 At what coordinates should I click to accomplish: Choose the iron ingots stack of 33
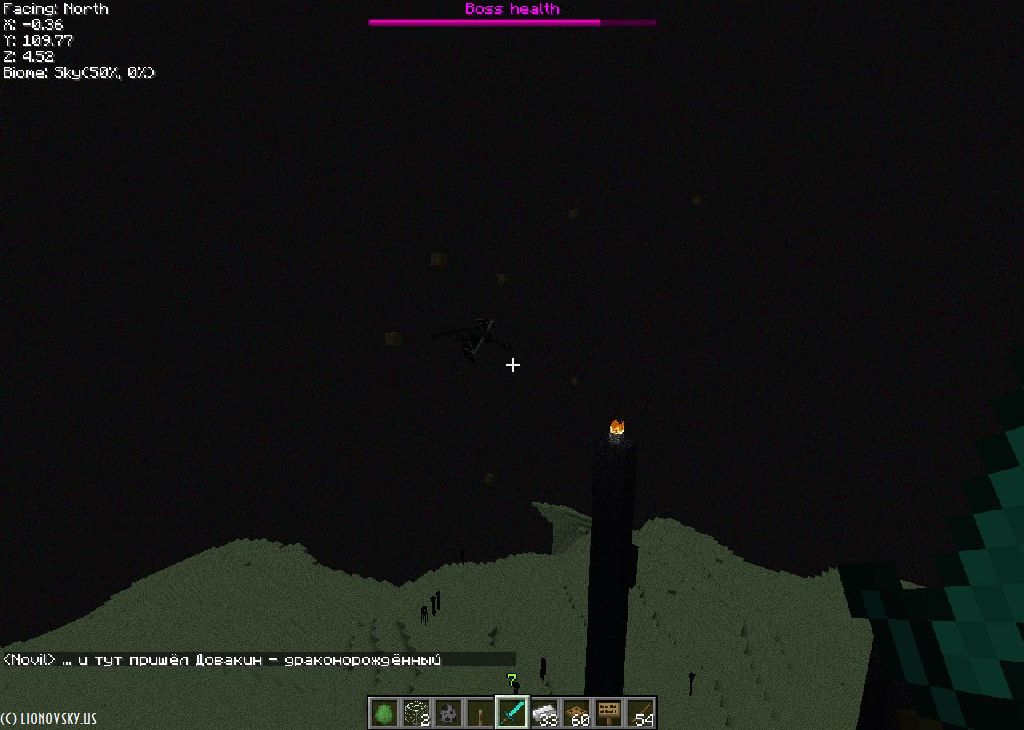pos(544,713)
